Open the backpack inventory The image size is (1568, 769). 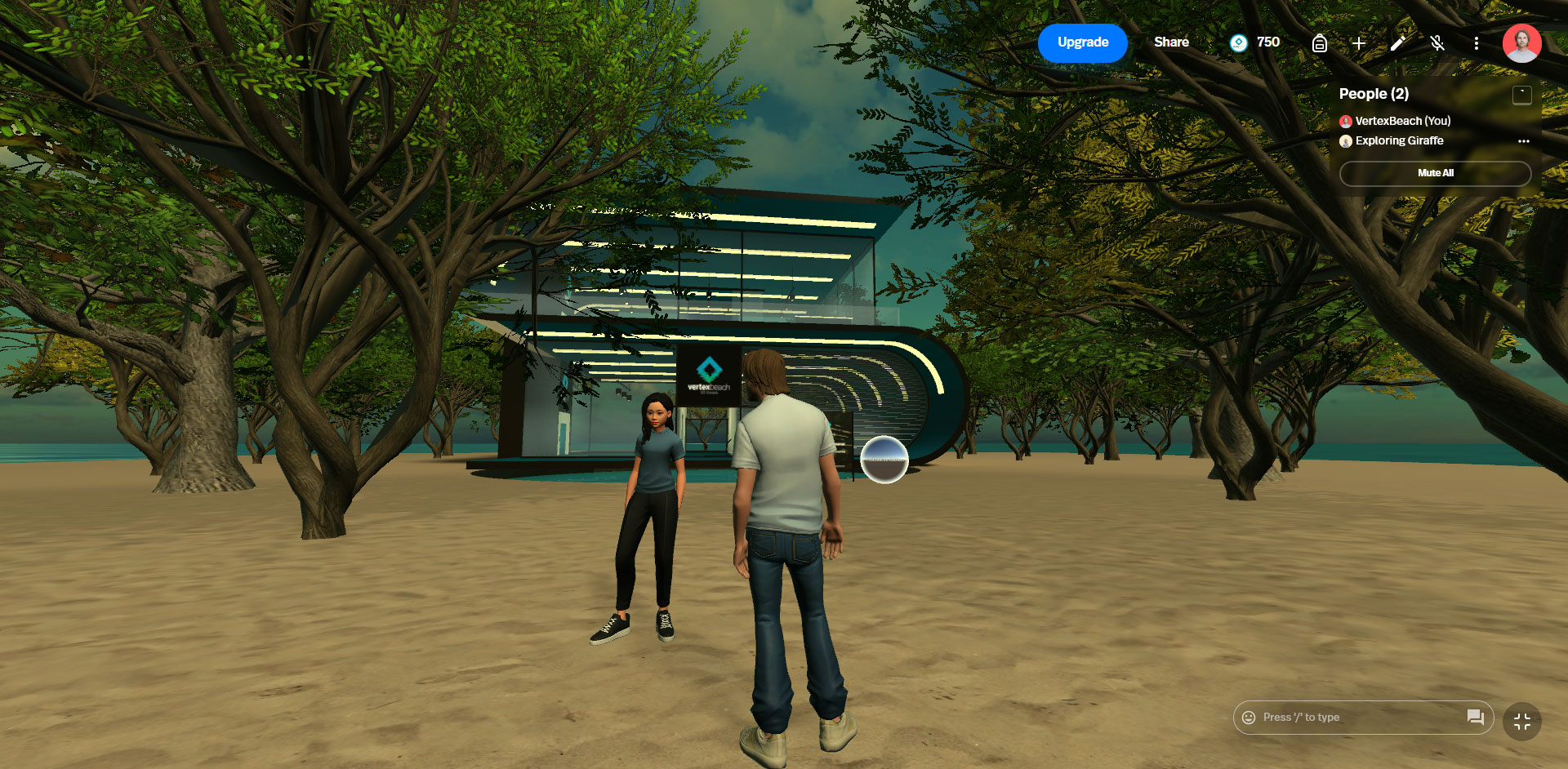(1319, 43)
